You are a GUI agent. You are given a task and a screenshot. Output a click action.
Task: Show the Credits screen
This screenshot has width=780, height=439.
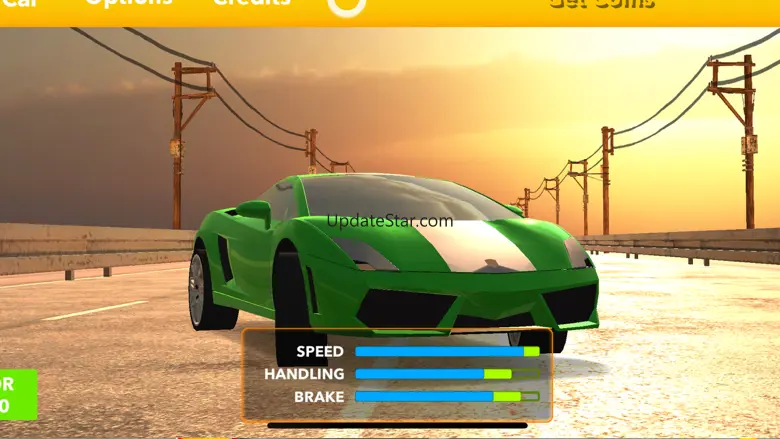coord(252,4)
